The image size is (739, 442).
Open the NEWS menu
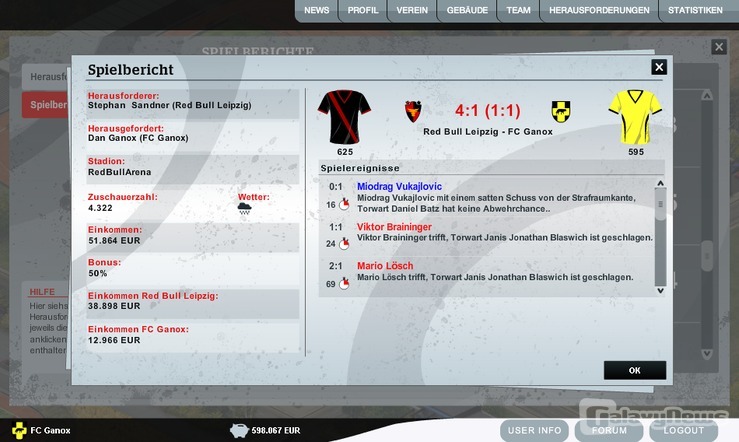pyautogui.click(x=316, y=11)
